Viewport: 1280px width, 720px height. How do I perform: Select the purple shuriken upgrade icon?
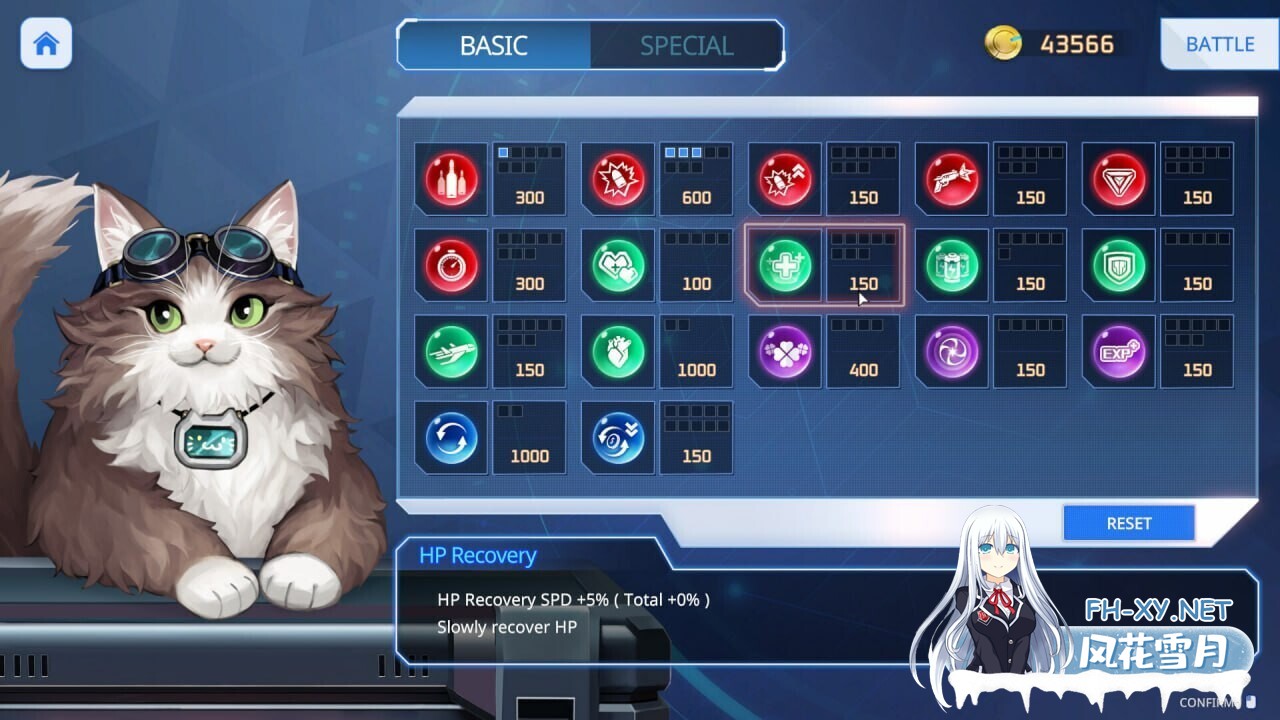pos(951,352)
